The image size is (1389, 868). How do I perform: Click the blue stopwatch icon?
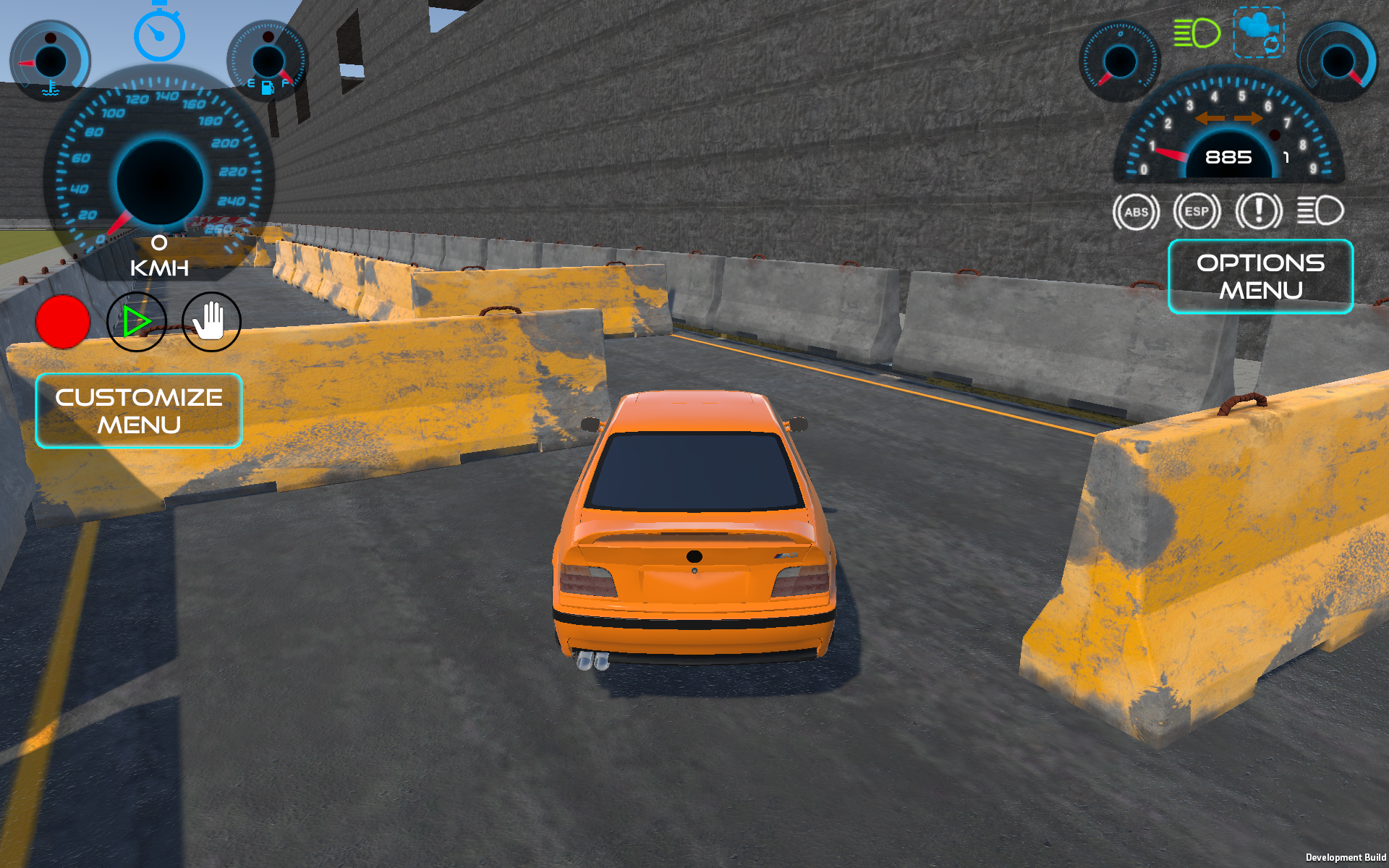pyautogui.click(x=159, y=33)
